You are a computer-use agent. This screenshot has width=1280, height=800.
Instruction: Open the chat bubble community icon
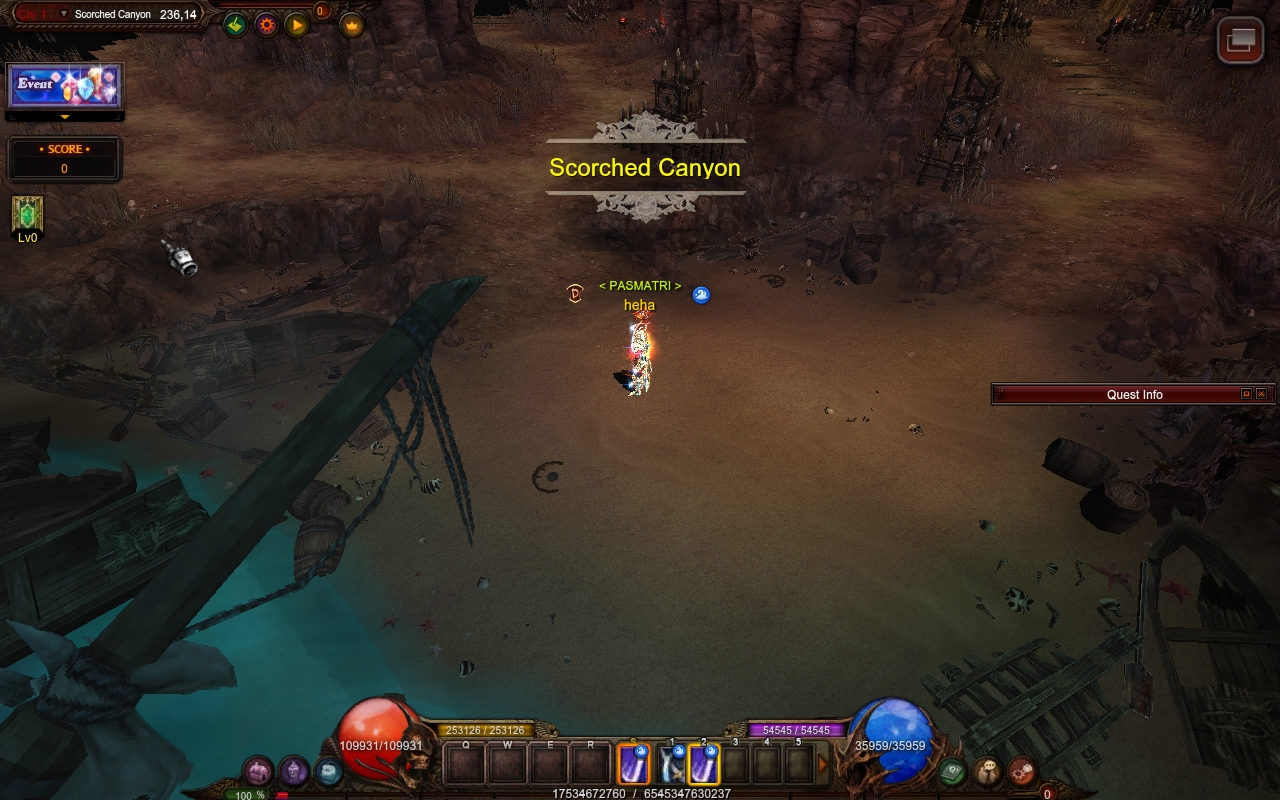pos(987,771)
